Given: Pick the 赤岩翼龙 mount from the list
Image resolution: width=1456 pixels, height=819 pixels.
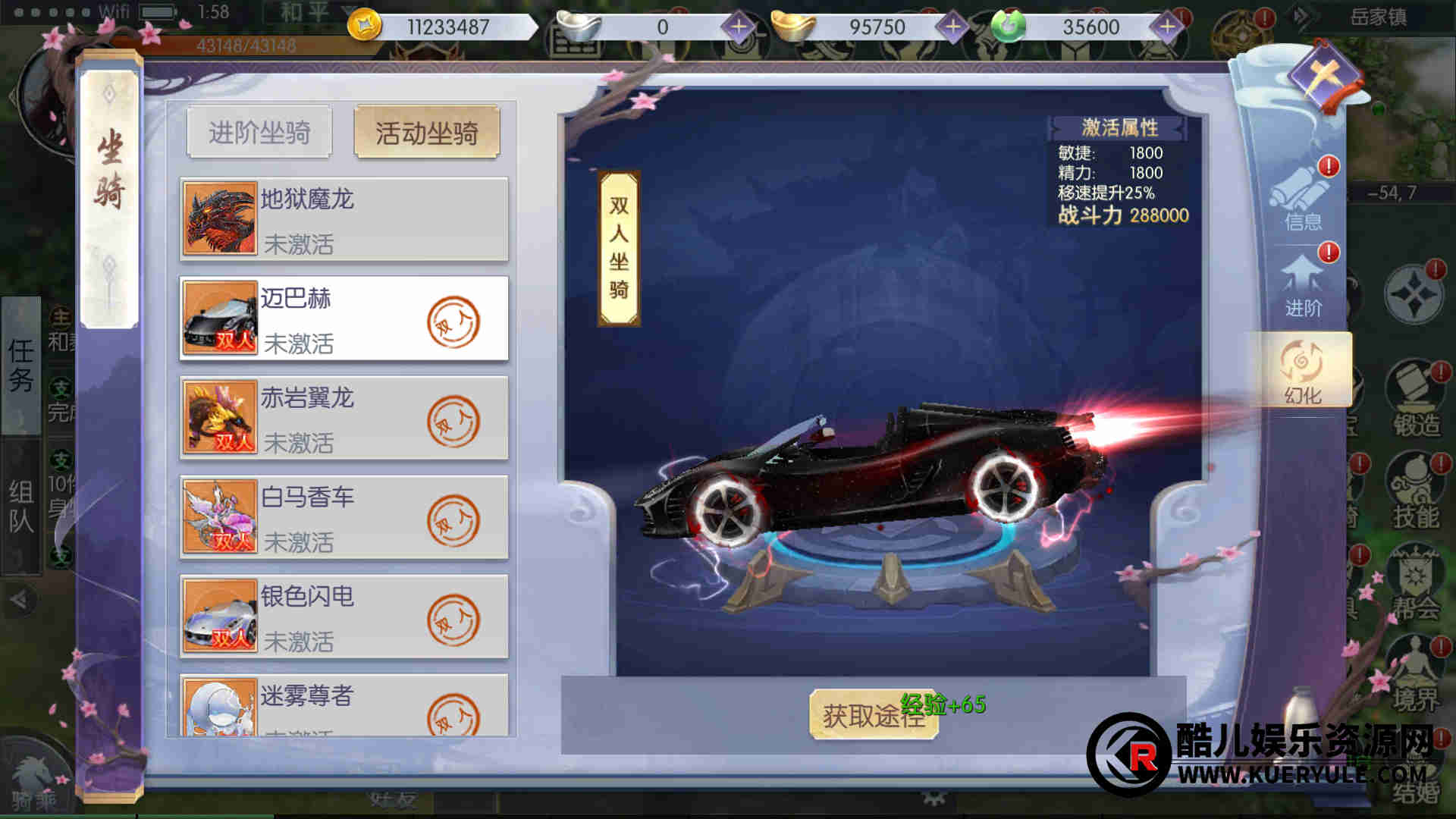Looking at the screenshot, I should point(344,418).
